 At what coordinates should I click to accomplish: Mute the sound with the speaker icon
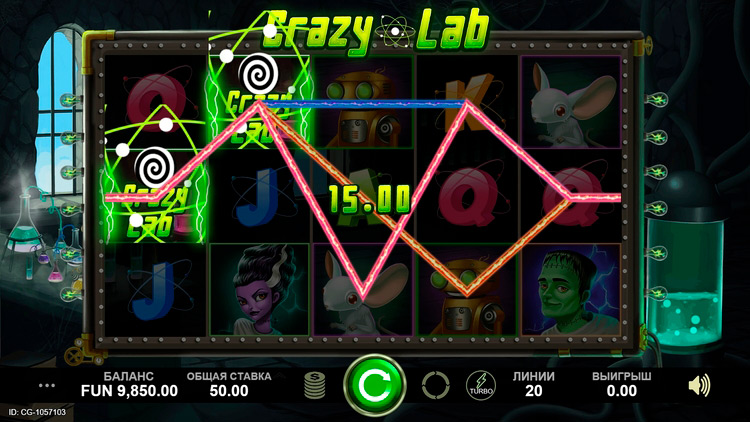tap(699, 384)
